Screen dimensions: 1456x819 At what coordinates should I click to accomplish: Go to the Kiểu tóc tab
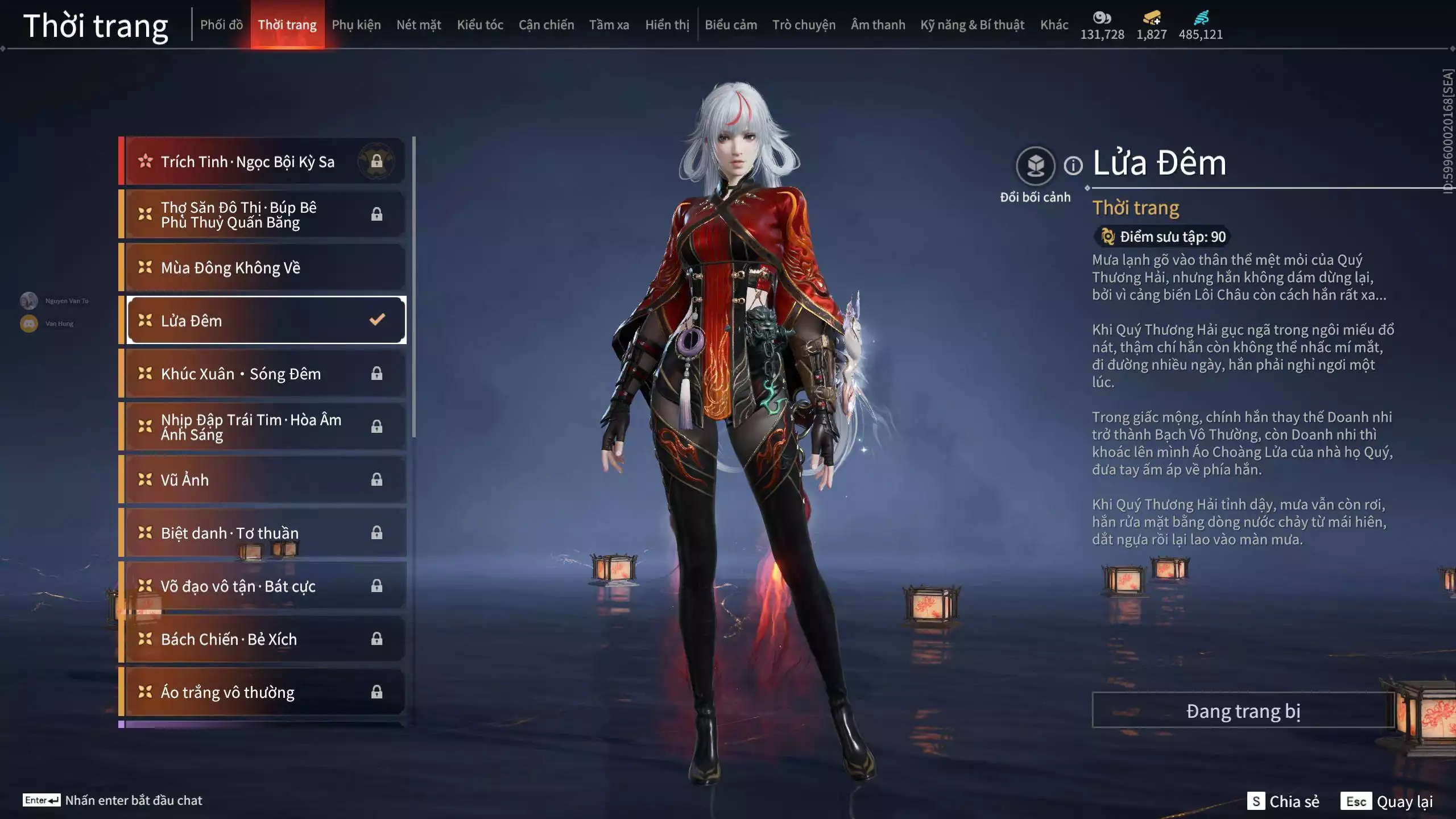point(480,24)
